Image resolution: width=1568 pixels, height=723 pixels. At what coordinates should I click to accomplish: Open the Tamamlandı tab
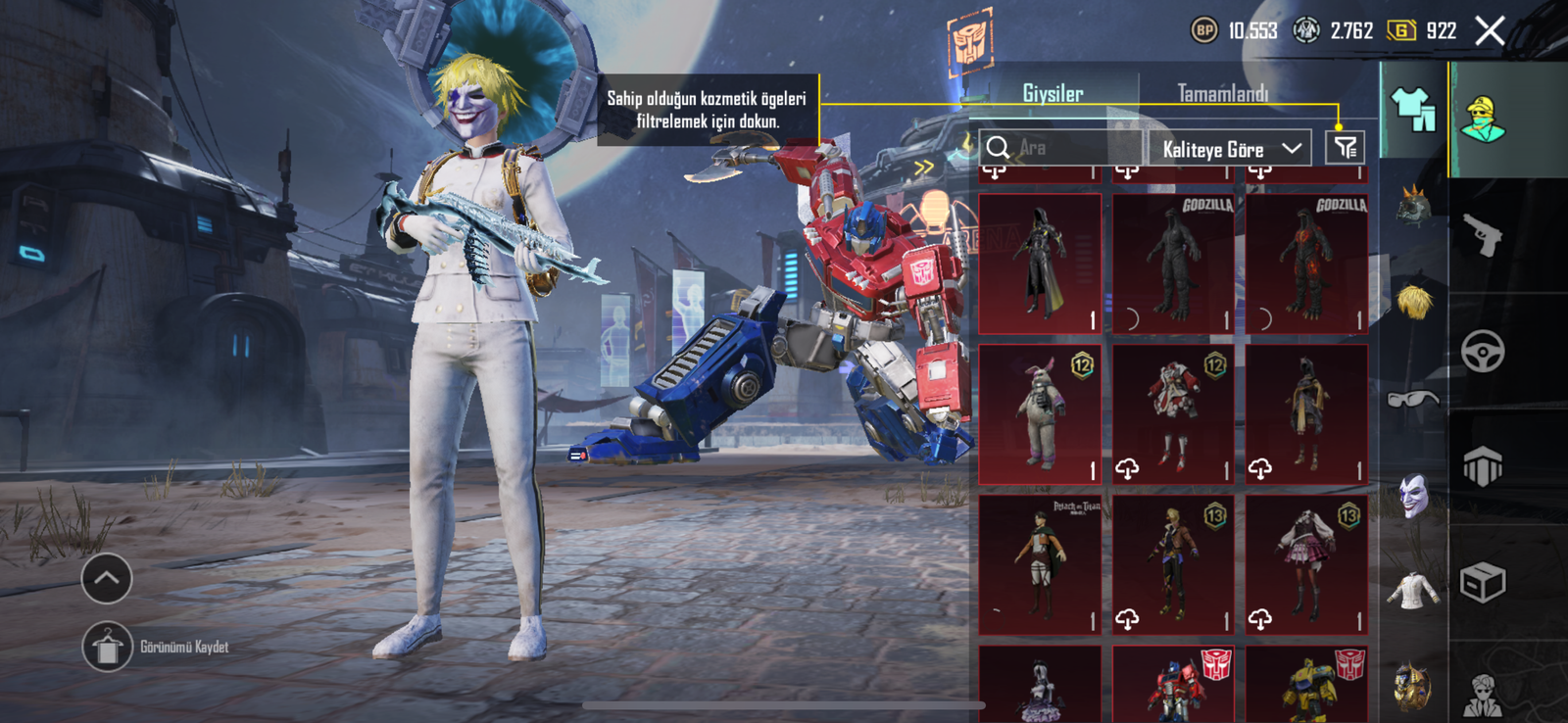click(1222, 94)
